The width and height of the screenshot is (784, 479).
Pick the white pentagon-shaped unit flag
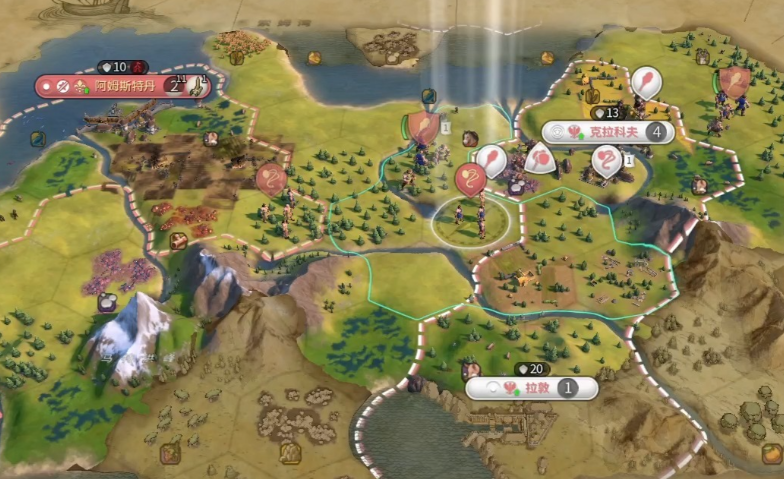coord(540,158)
